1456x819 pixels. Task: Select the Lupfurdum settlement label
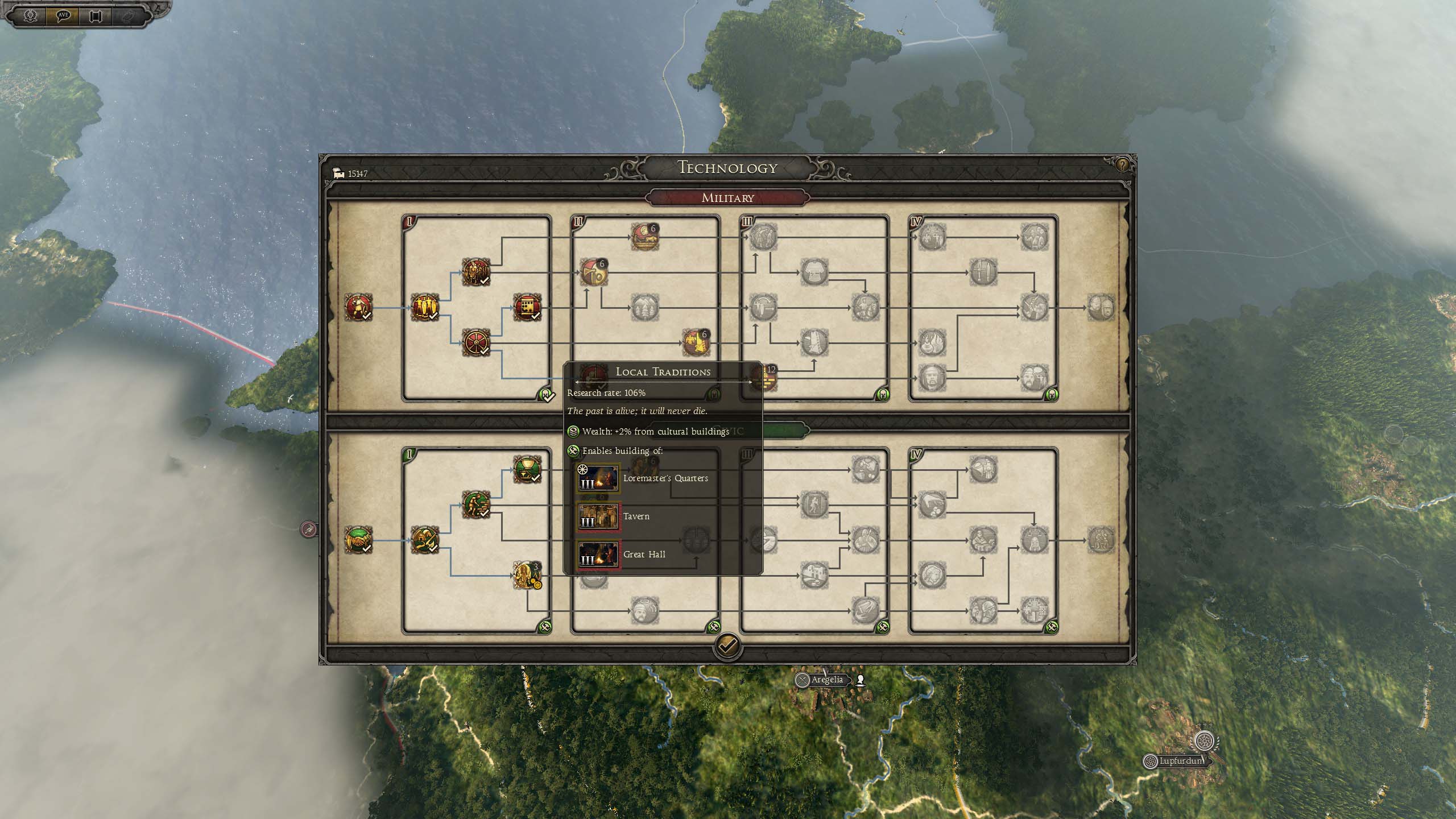click(x=1180, y=761)
